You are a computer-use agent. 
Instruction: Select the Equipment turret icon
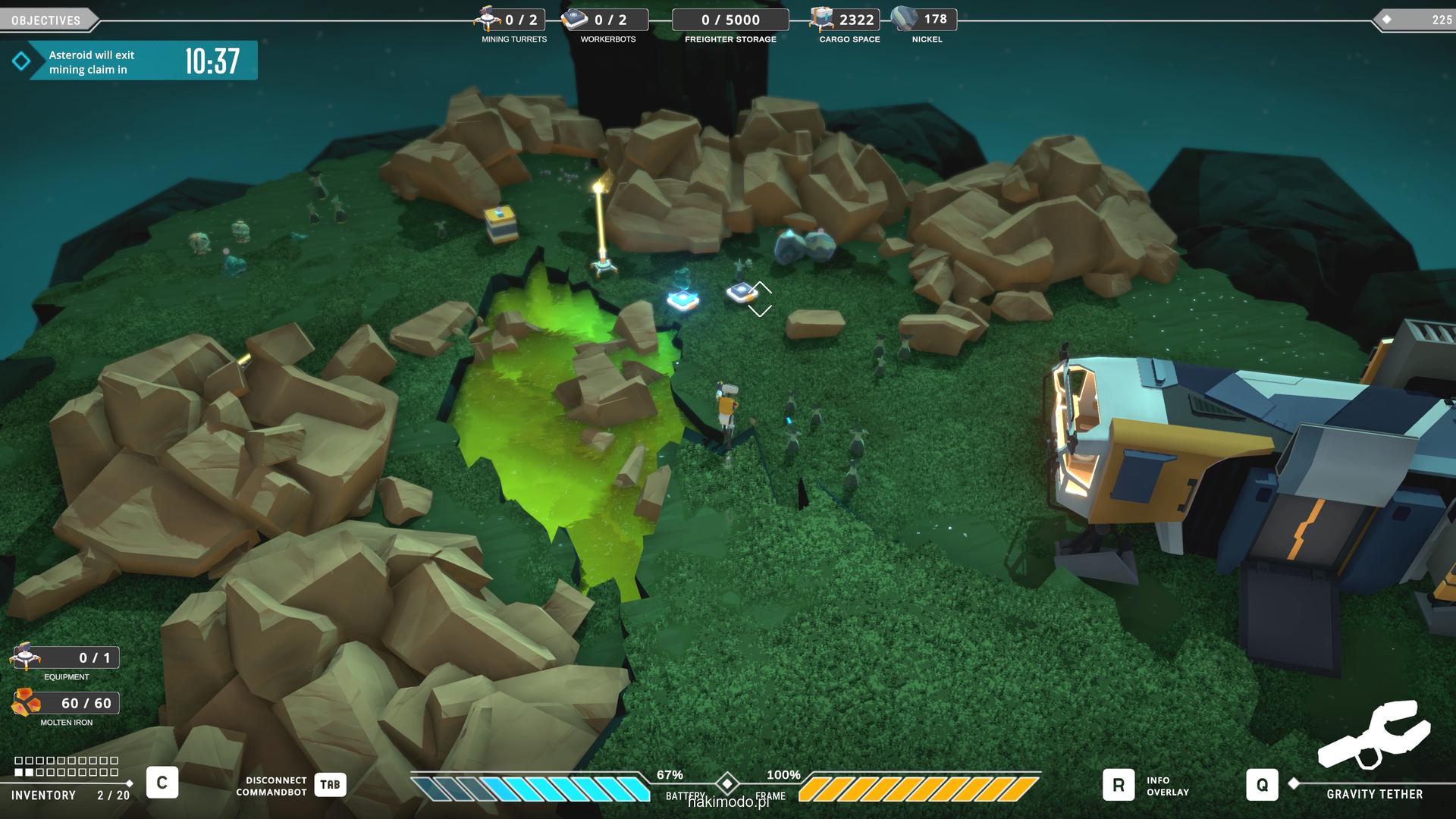pos(26,657)
